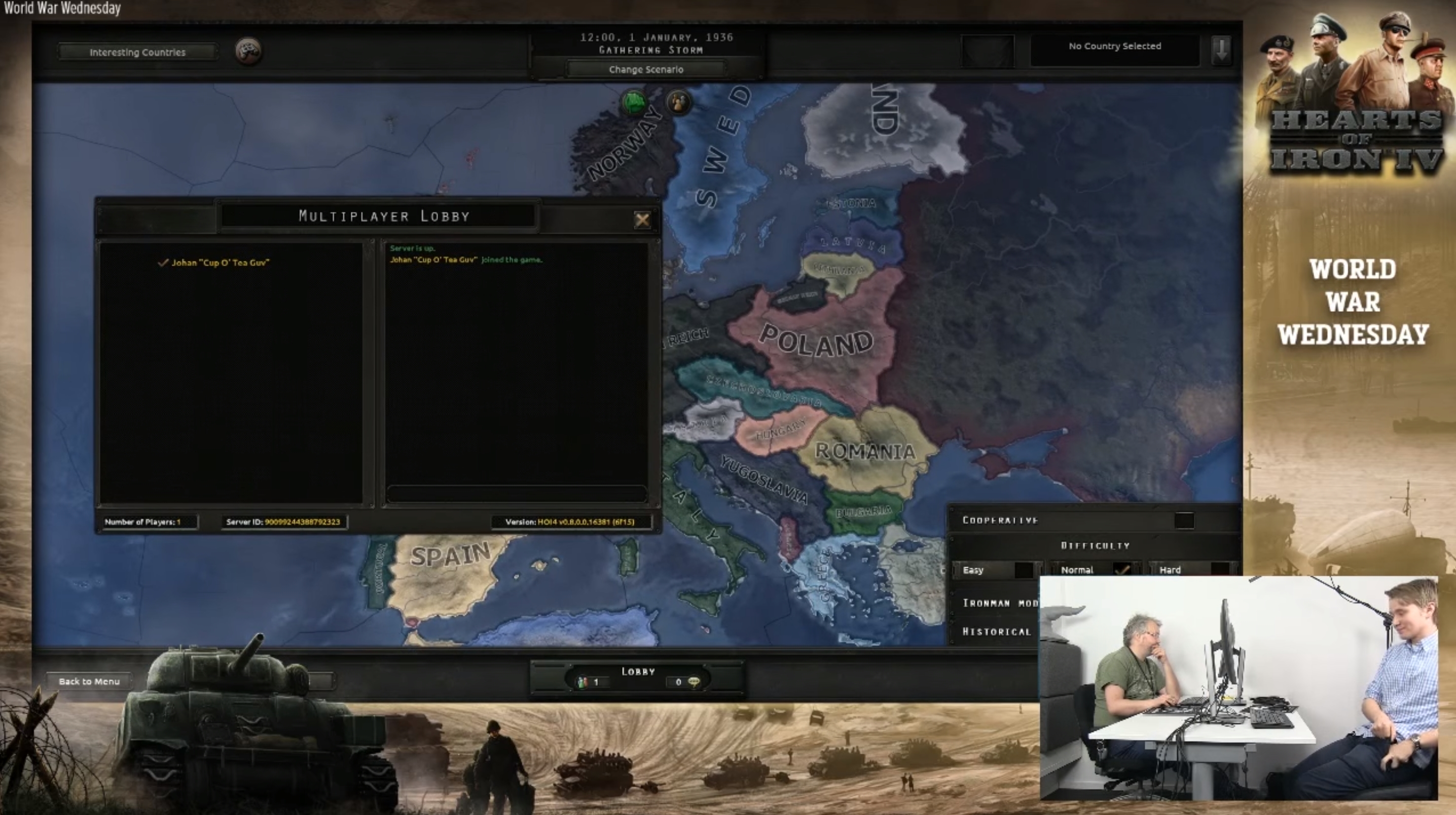Select the Interesting Countries option
1456x815 pixels.
(x=137, y=51)
